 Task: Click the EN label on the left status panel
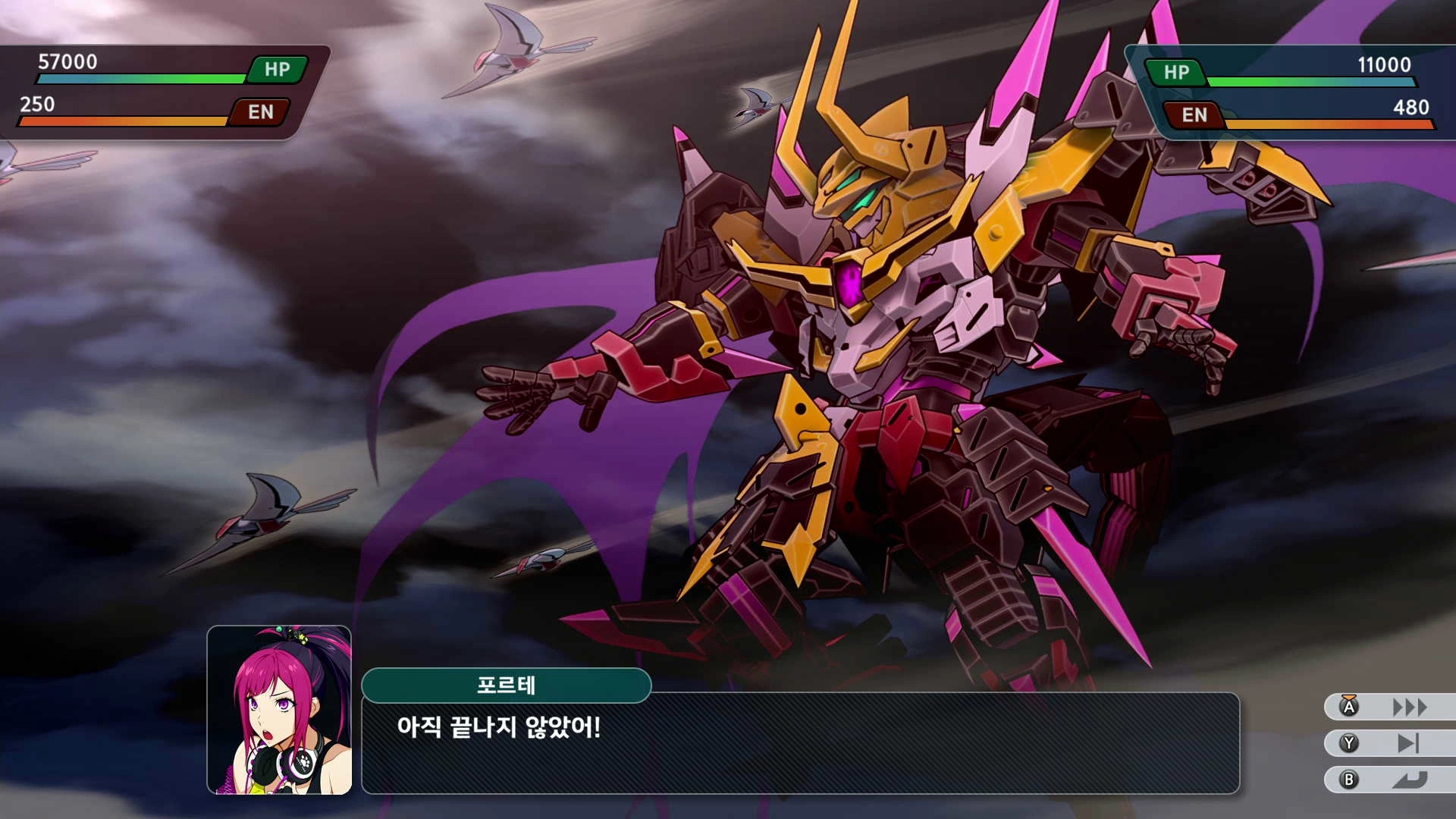pyautogui.click(x=260, y=111)
